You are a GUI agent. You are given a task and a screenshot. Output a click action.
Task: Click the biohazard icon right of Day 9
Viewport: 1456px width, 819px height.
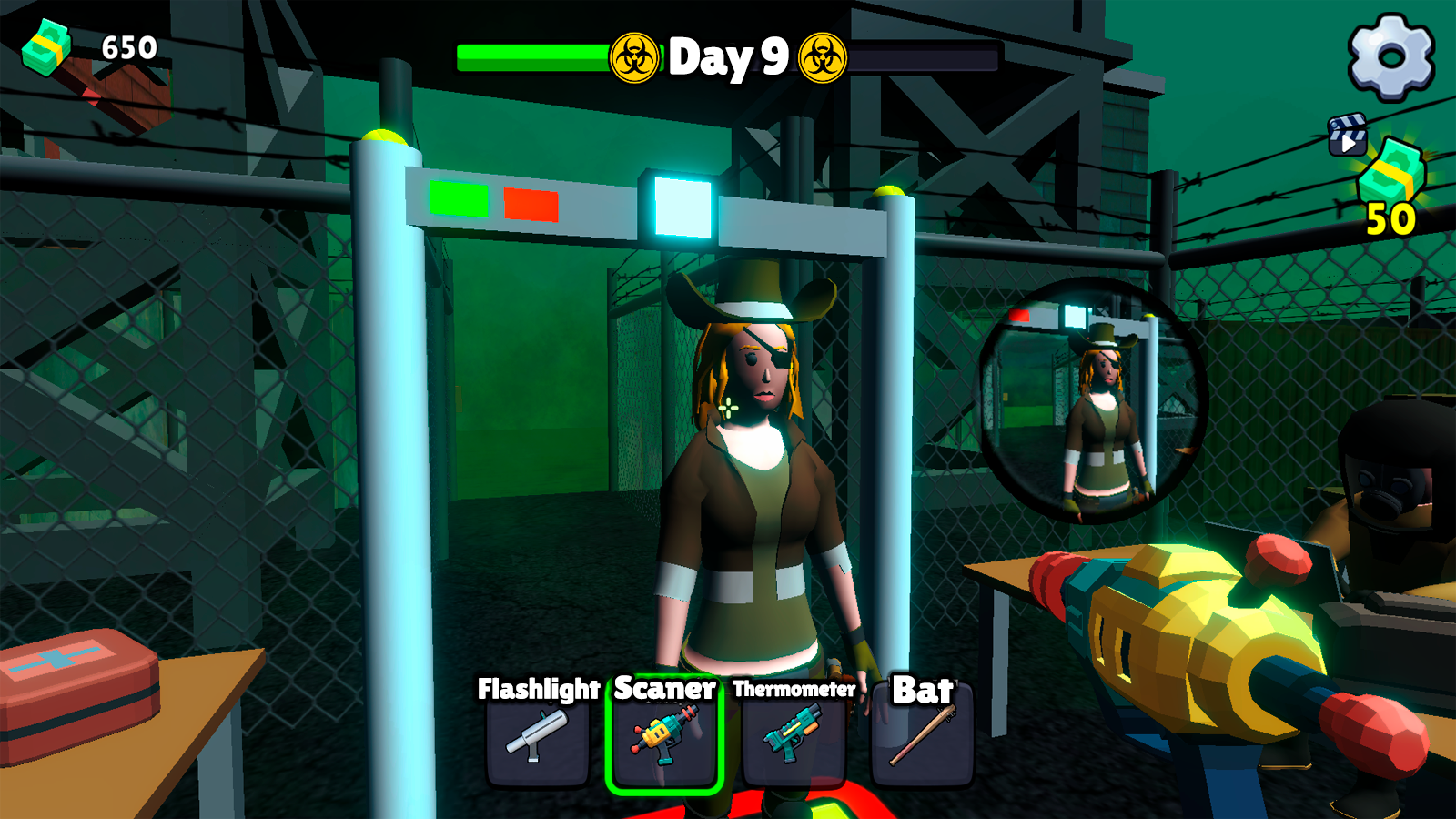click(824, 57)
